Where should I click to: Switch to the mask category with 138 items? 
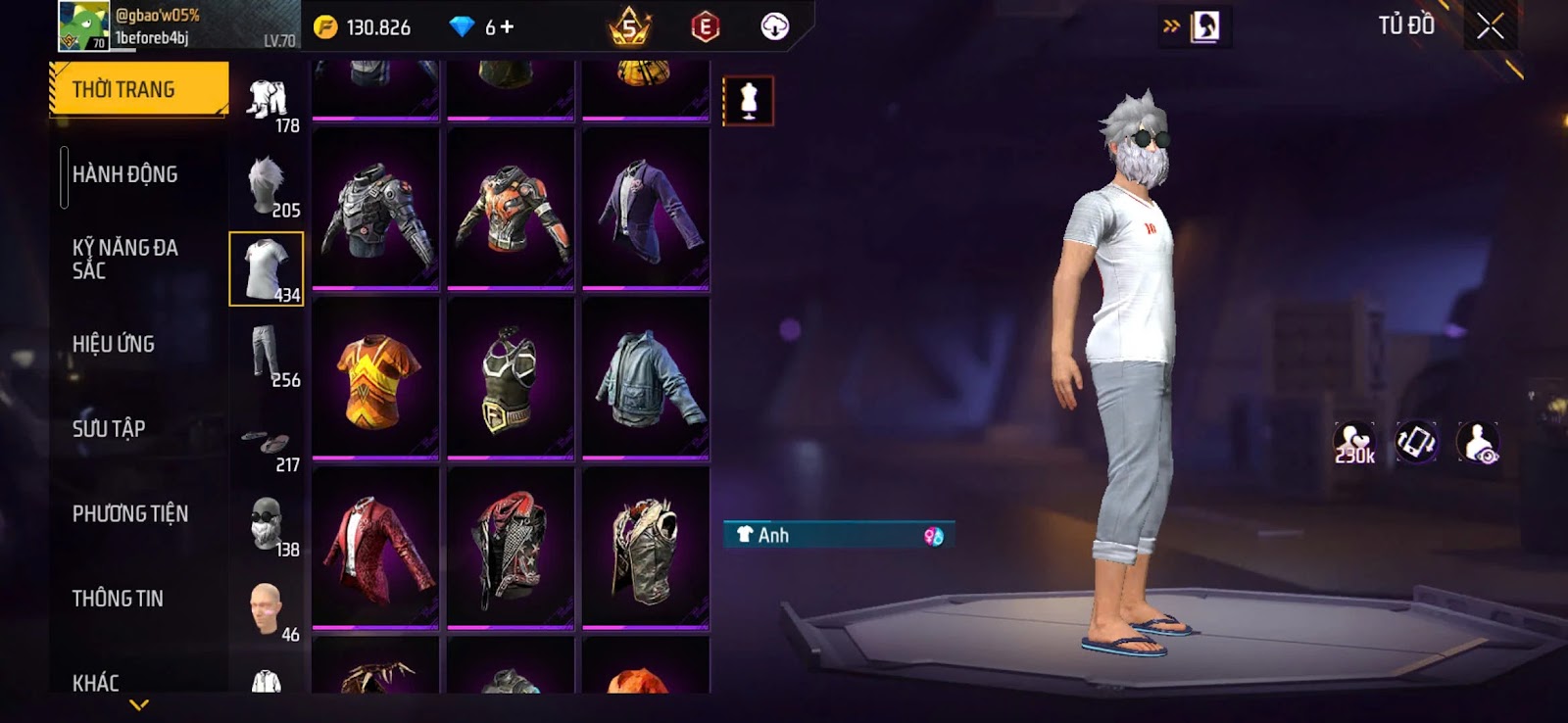pos(267,524)
